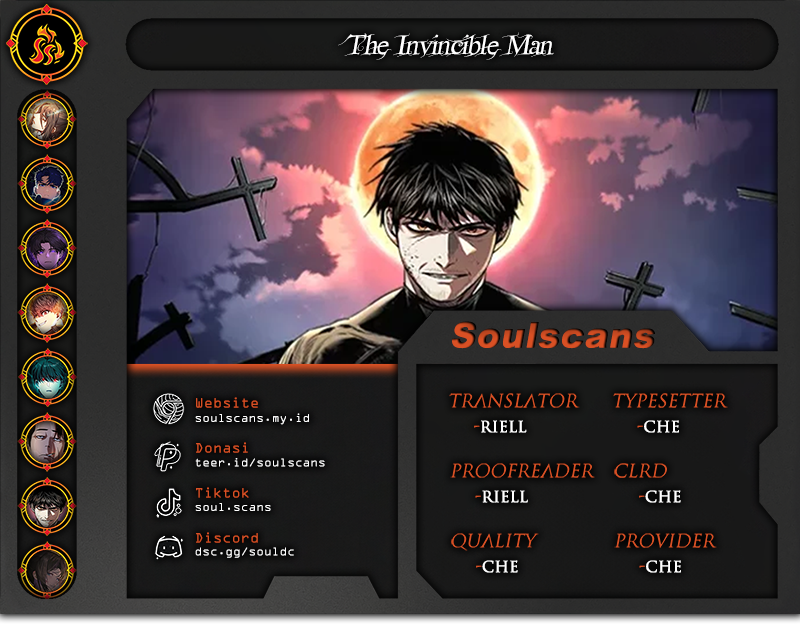
Task: Choose the teal-haired character portrait
Action: (46, 378)
